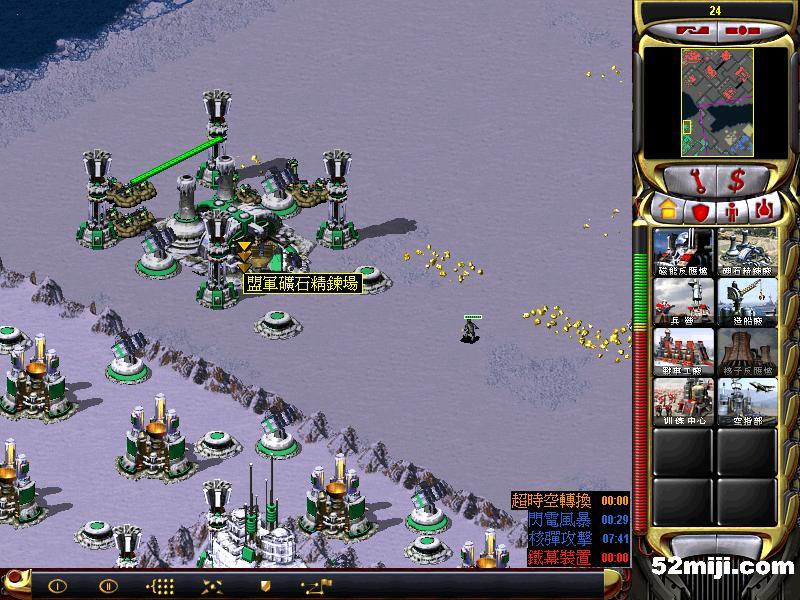800x600 pixels.
Task: Select control group two on command bar
Action: (108, 586)
